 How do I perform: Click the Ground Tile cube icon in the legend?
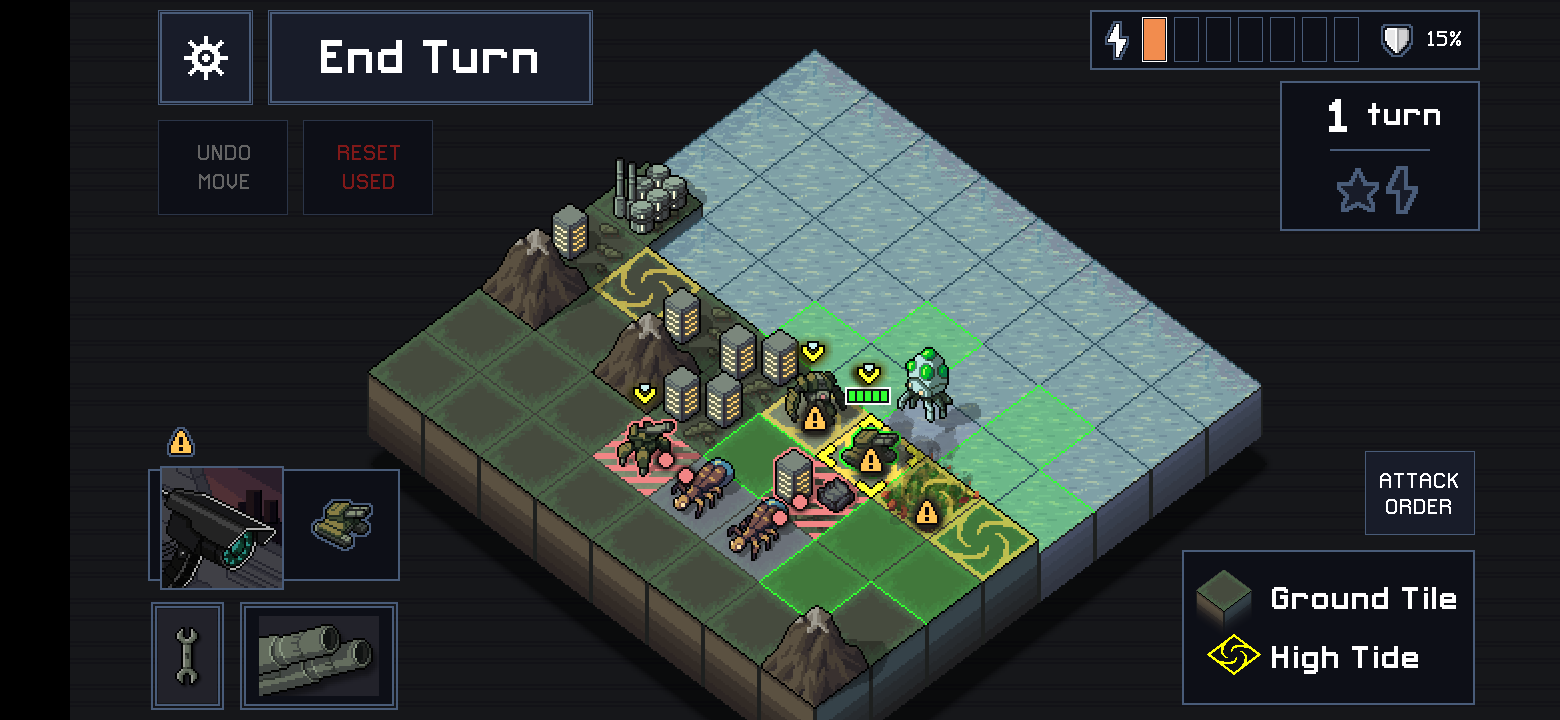1224,597
